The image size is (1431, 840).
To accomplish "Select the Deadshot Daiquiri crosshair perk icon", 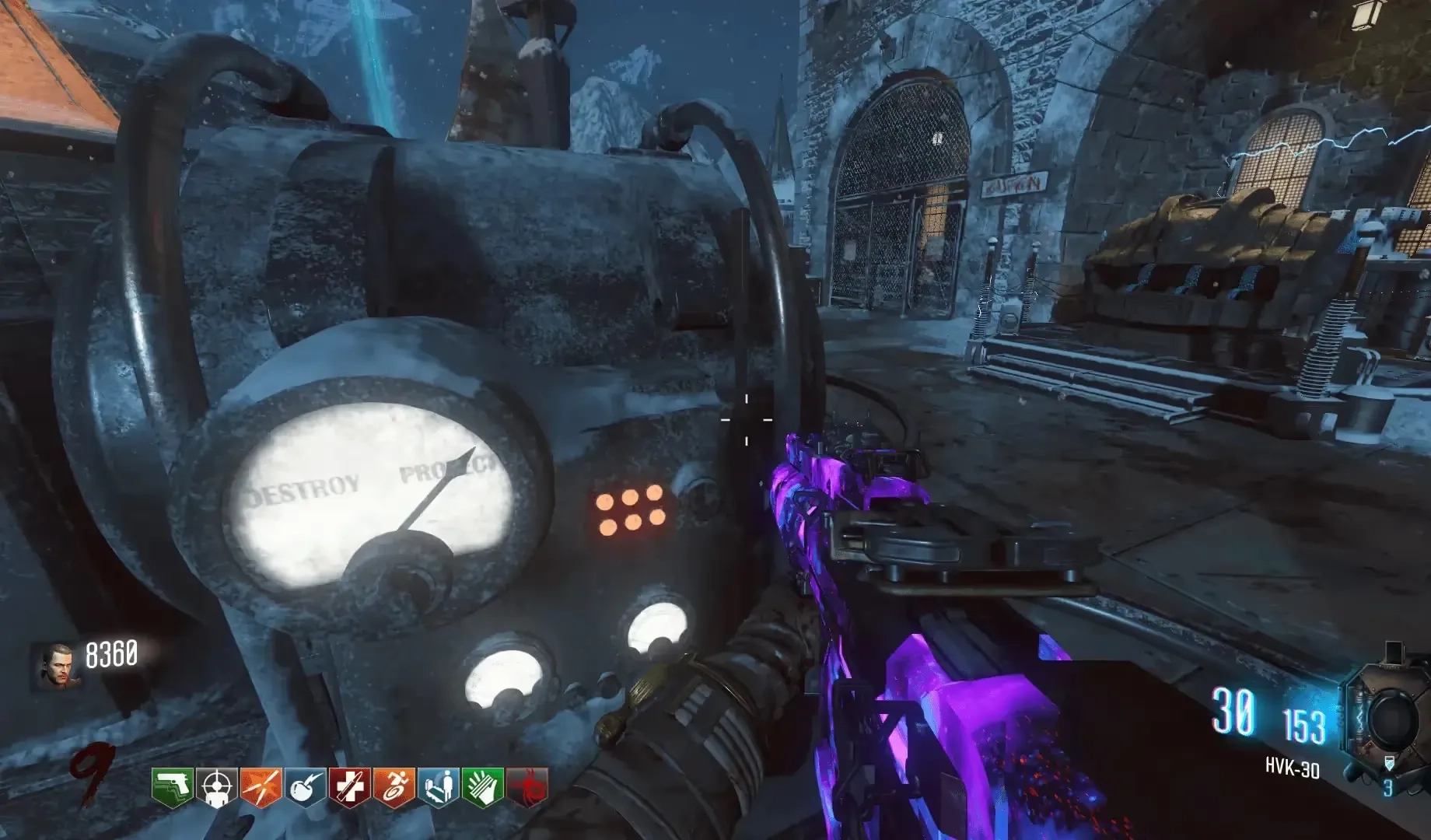I will click(216, 788).
